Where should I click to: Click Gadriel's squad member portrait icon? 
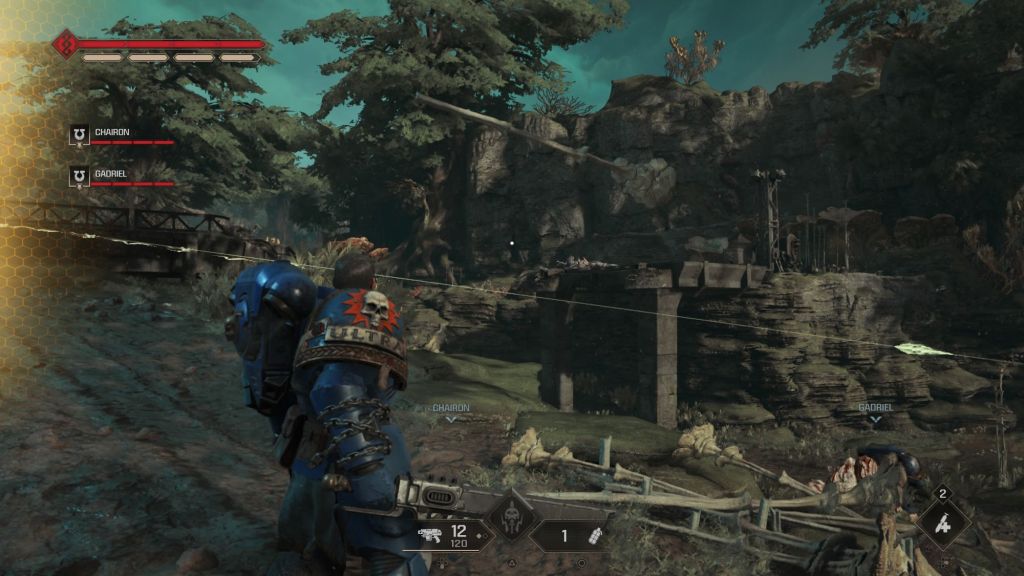pyautogui.click(x=79, y=177)
